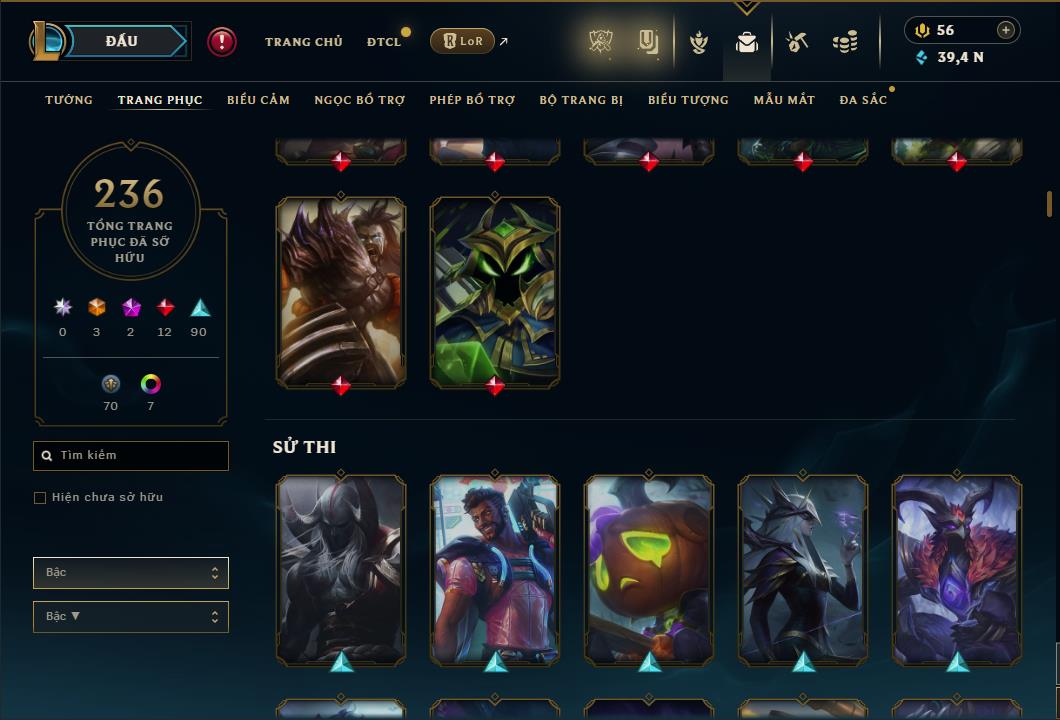This screenshot has height=720, width=1060.
Task: Choose the green-eyed hooded mage skin card
Action: (x=495, y=292)
